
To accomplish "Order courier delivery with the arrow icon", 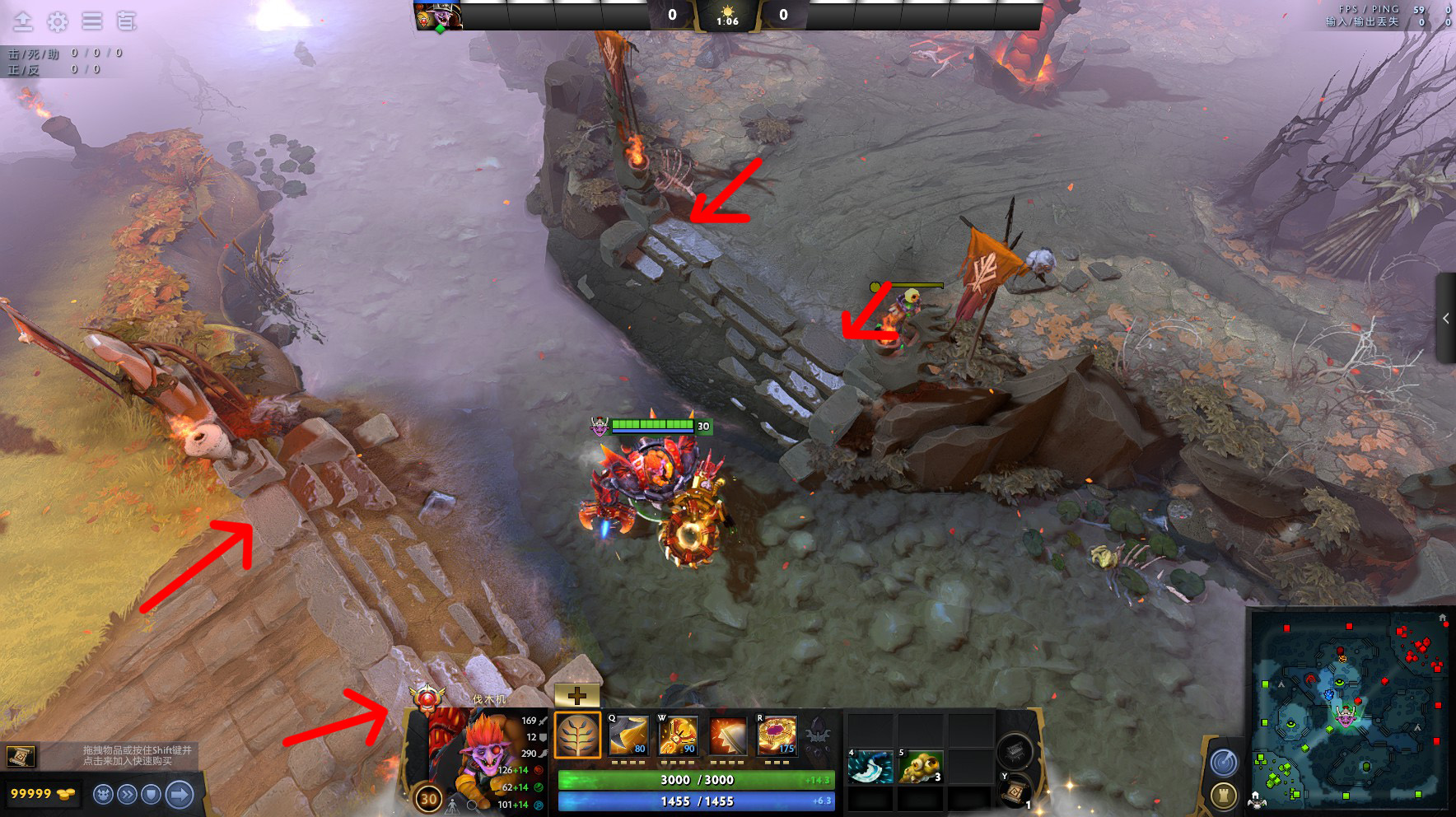I will tap(178, 795).
